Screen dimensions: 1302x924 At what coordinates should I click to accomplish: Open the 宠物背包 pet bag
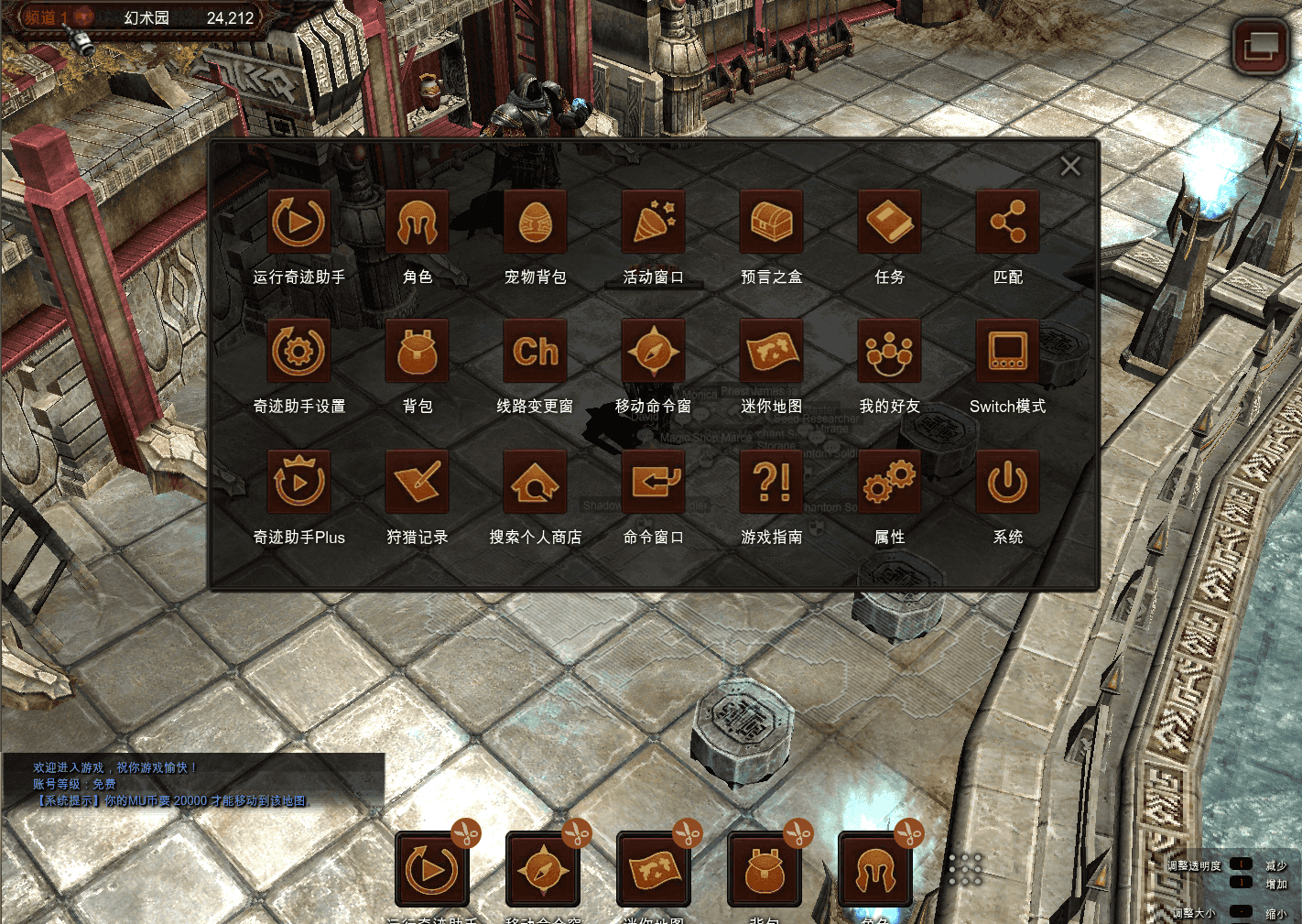536,223
